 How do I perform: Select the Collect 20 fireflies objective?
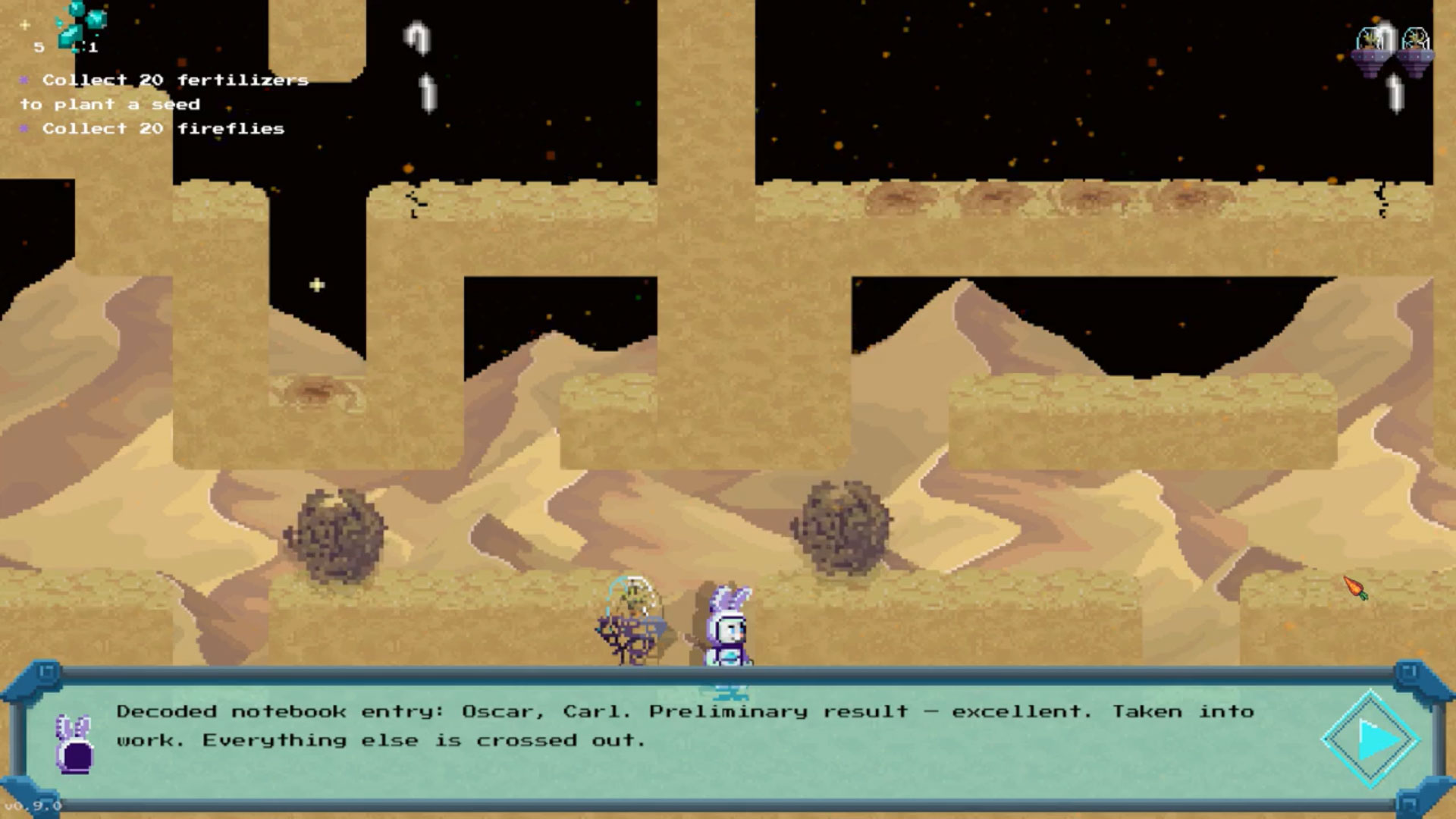coord(162,129)
